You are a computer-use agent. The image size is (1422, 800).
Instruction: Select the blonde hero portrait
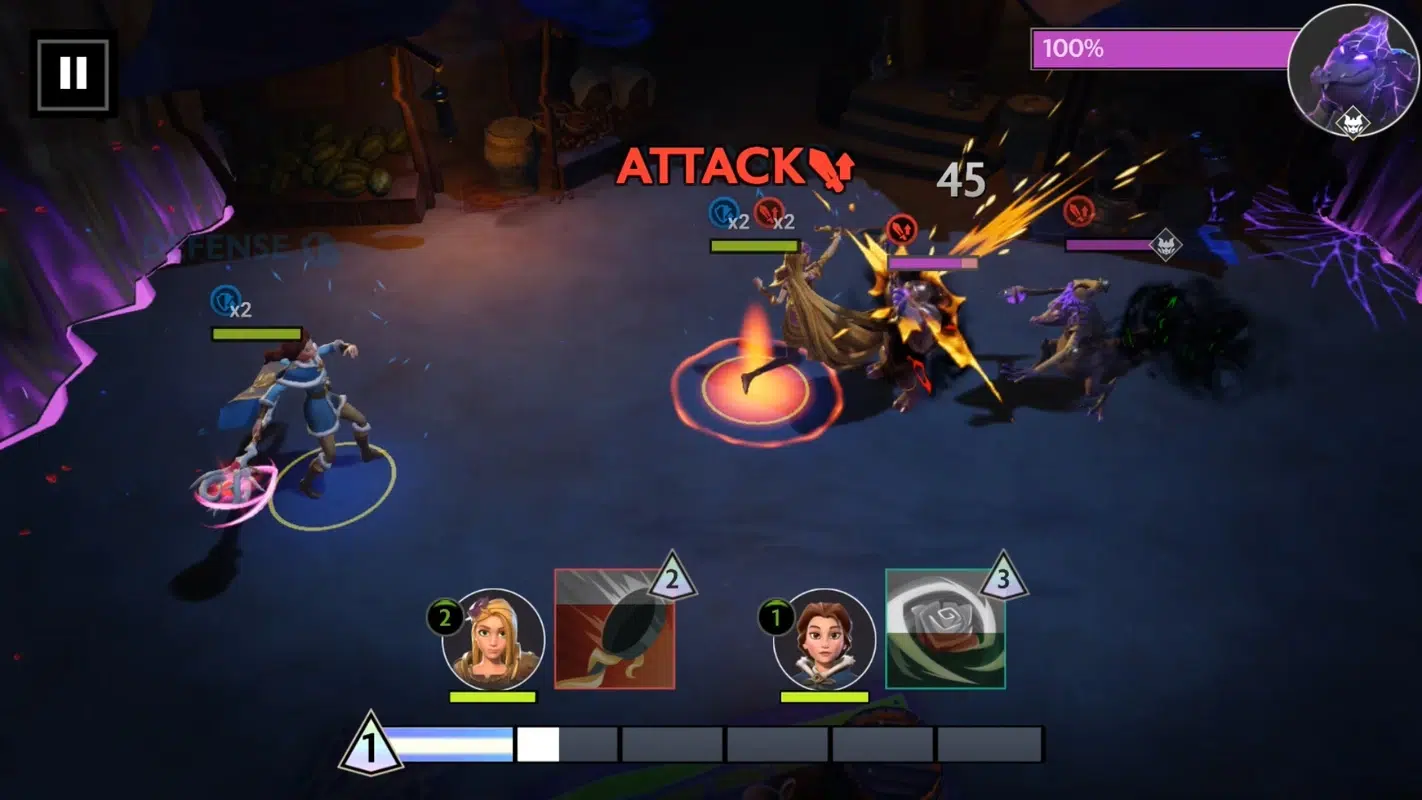[494, 639]
